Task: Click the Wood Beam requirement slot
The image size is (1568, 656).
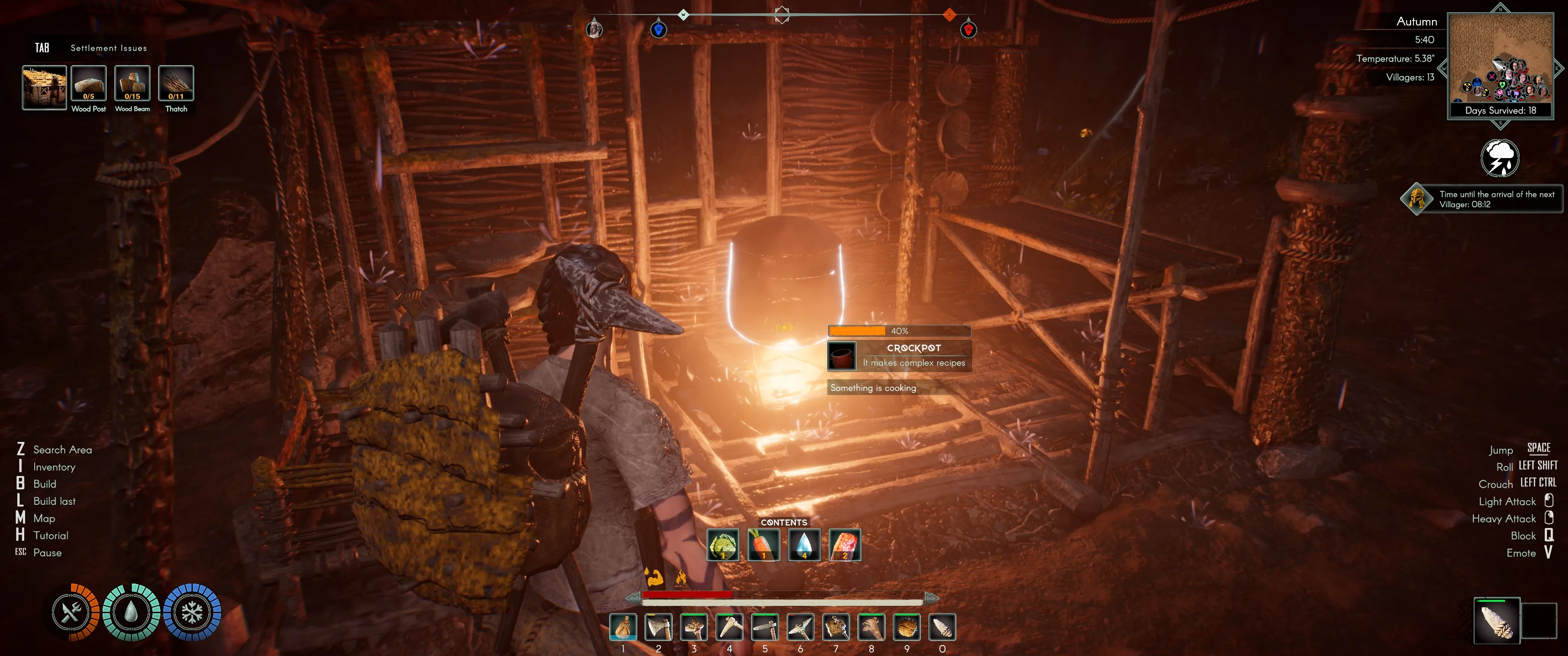Action: click(132, 83)
